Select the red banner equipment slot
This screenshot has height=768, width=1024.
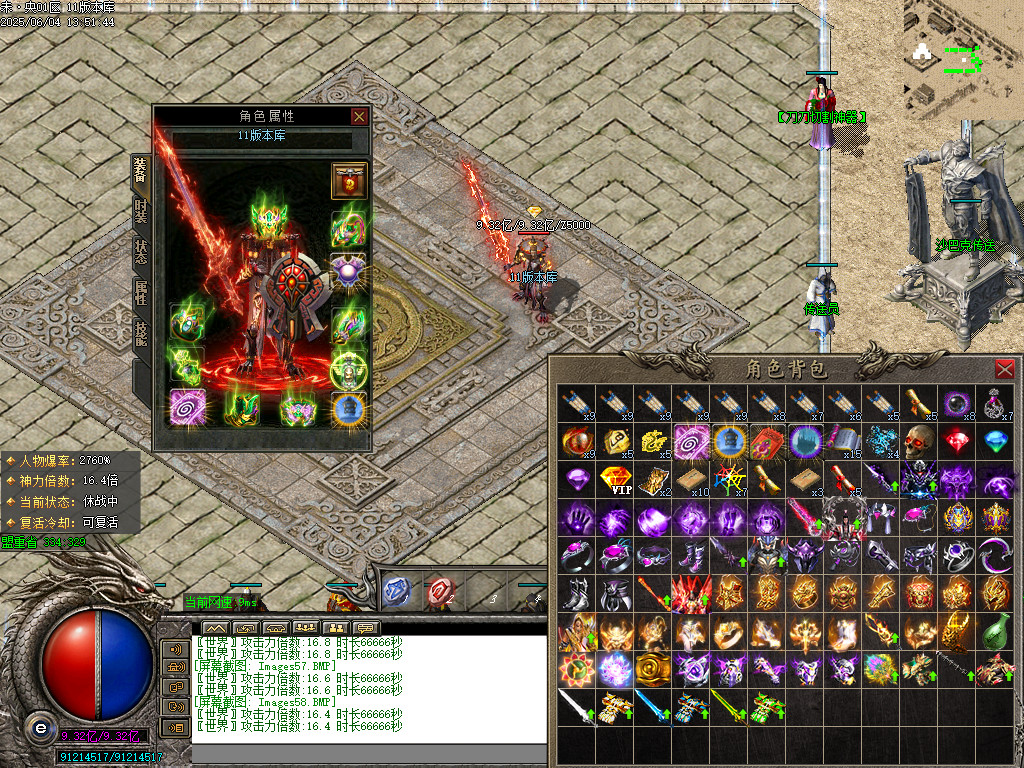(349, 181)
